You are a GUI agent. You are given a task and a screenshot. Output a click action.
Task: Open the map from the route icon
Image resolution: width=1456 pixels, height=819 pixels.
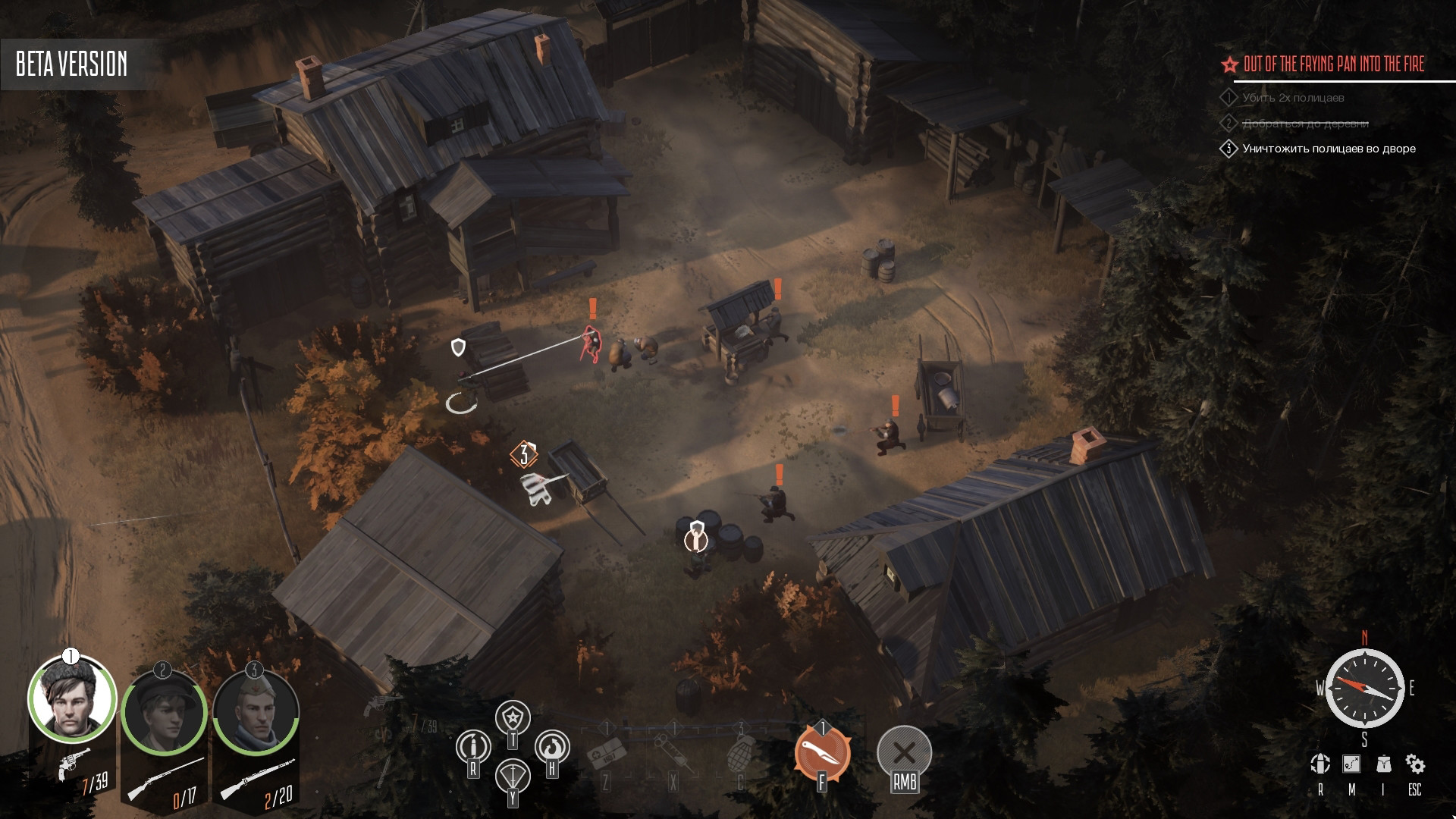(1351, 764)
